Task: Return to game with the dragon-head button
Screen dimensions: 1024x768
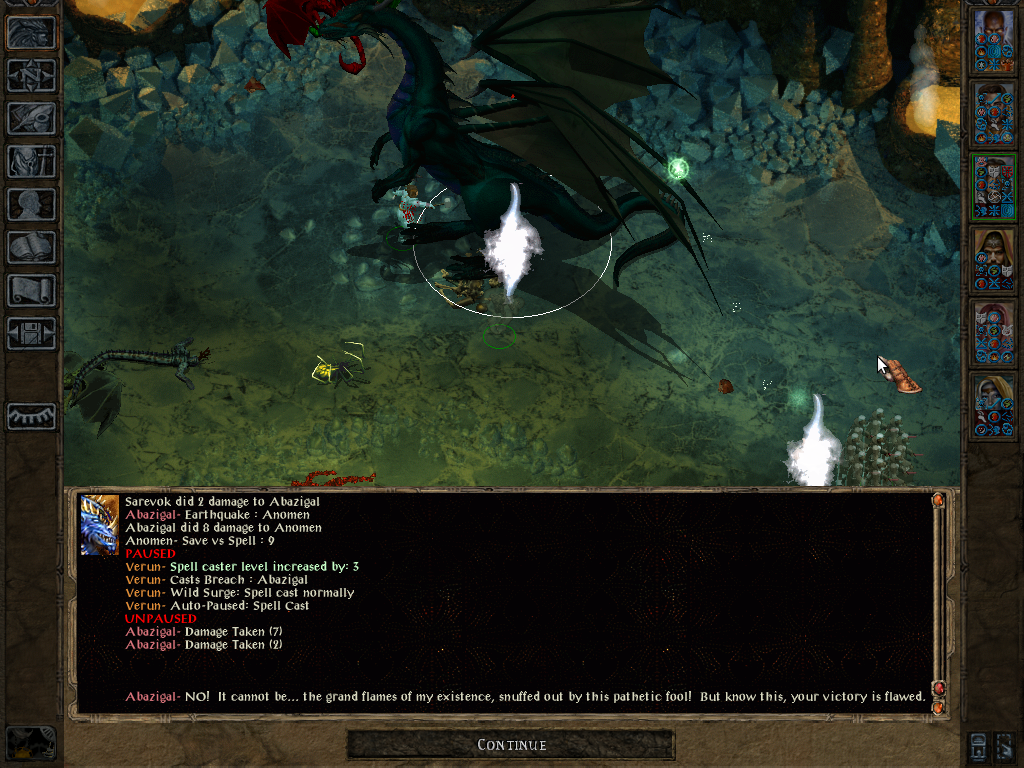Action: click(31, 33)
